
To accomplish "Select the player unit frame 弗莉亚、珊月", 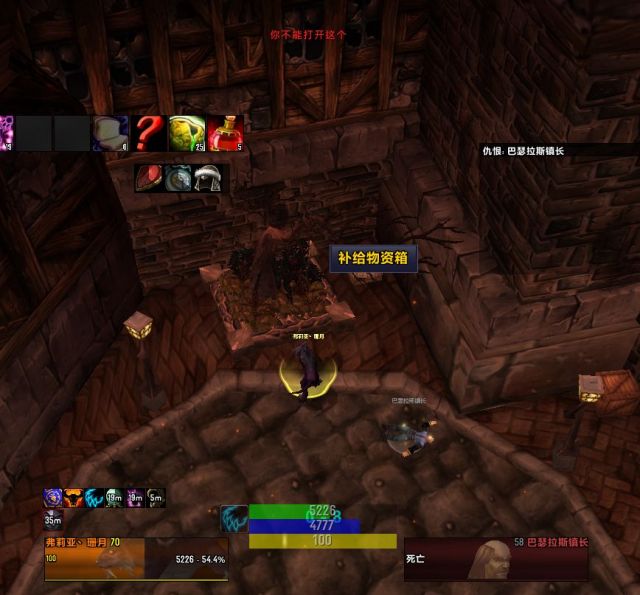I will pyautogui.click(x=135, y=558).
